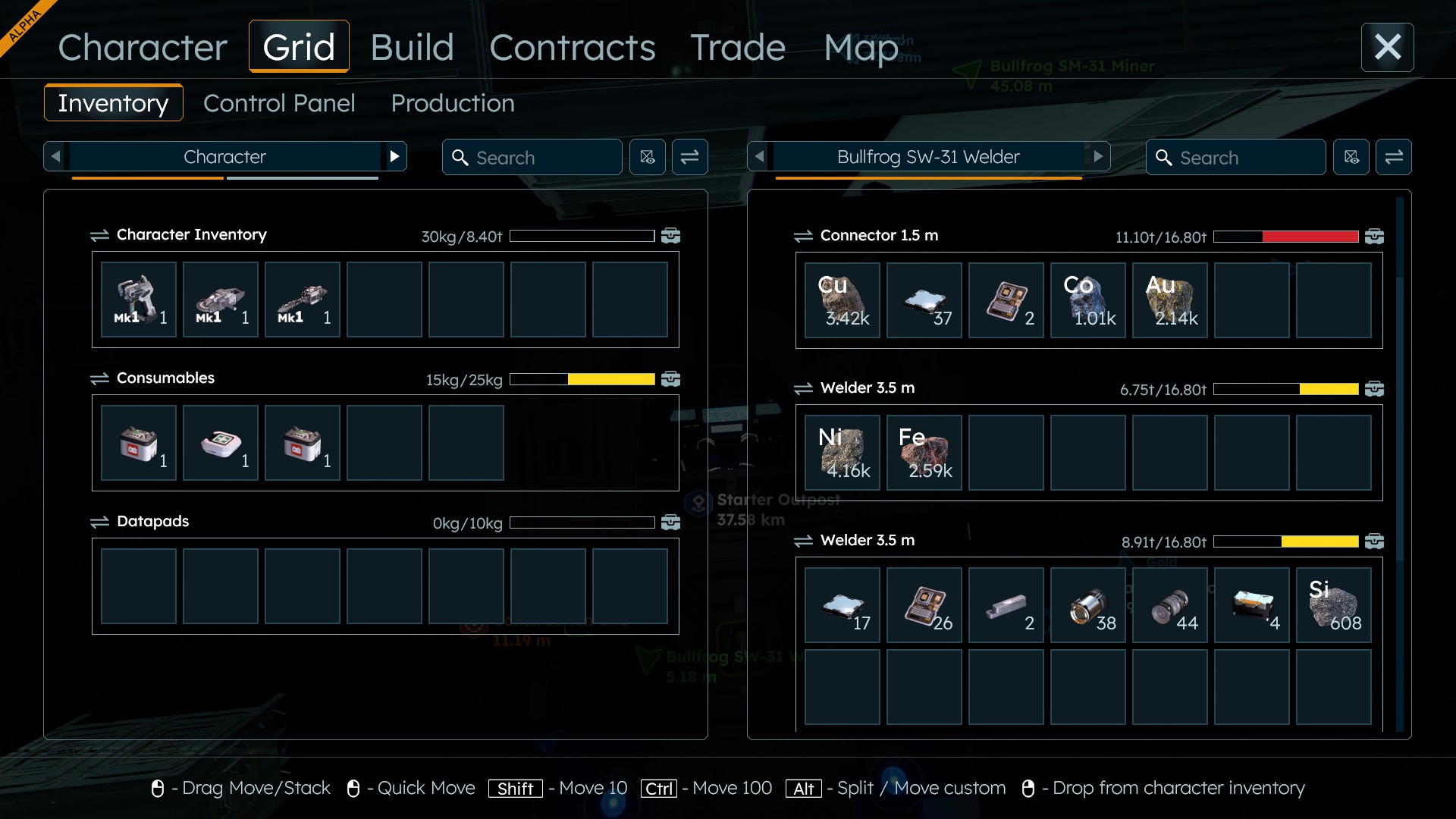The width and height of the screenshot is (1456, 819).
Task: Select the white medkit in Consumables
Action: (x=221, y=443)
